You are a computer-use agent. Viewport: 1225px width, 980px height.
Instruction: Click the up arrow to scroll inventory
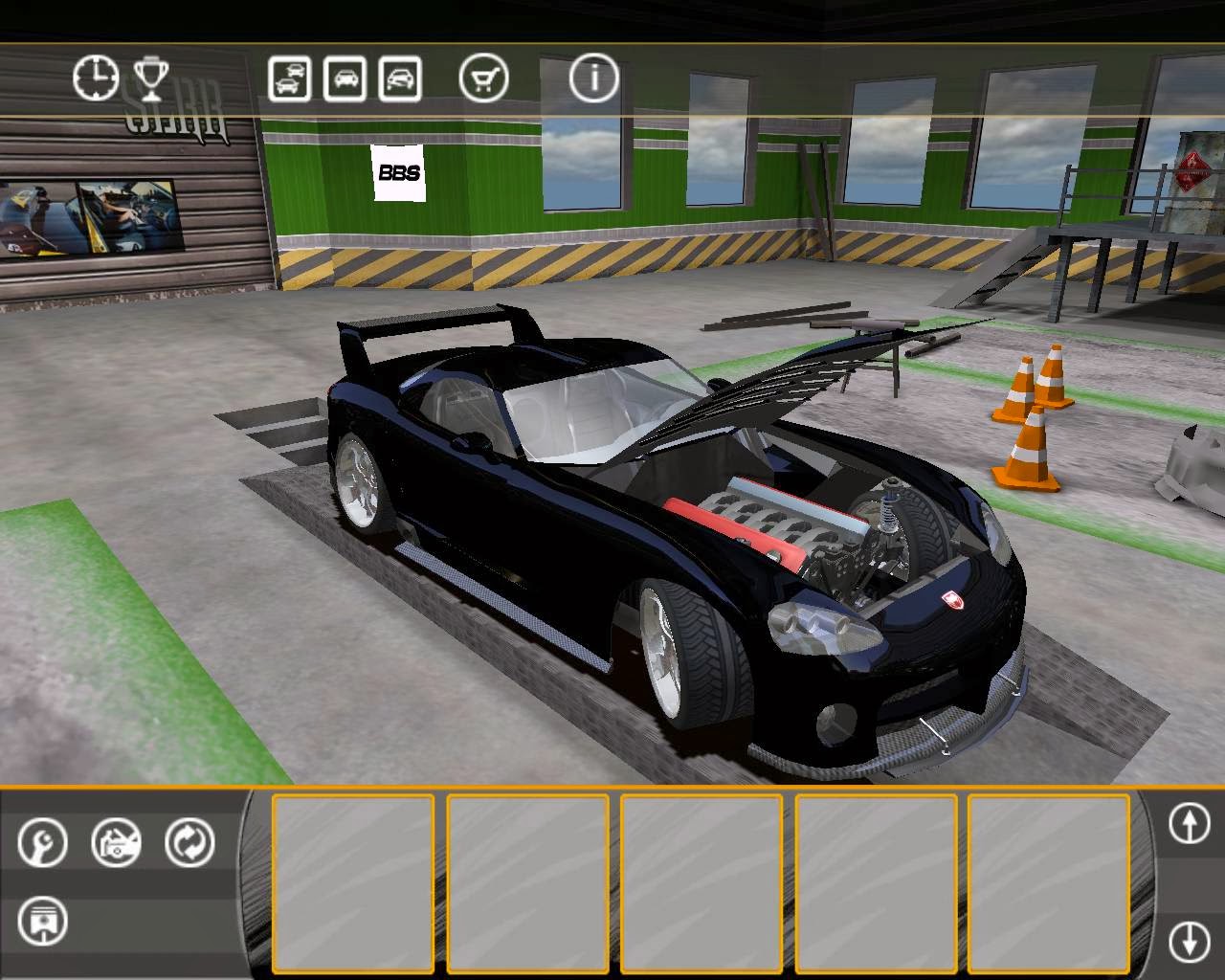point(1190,824)
